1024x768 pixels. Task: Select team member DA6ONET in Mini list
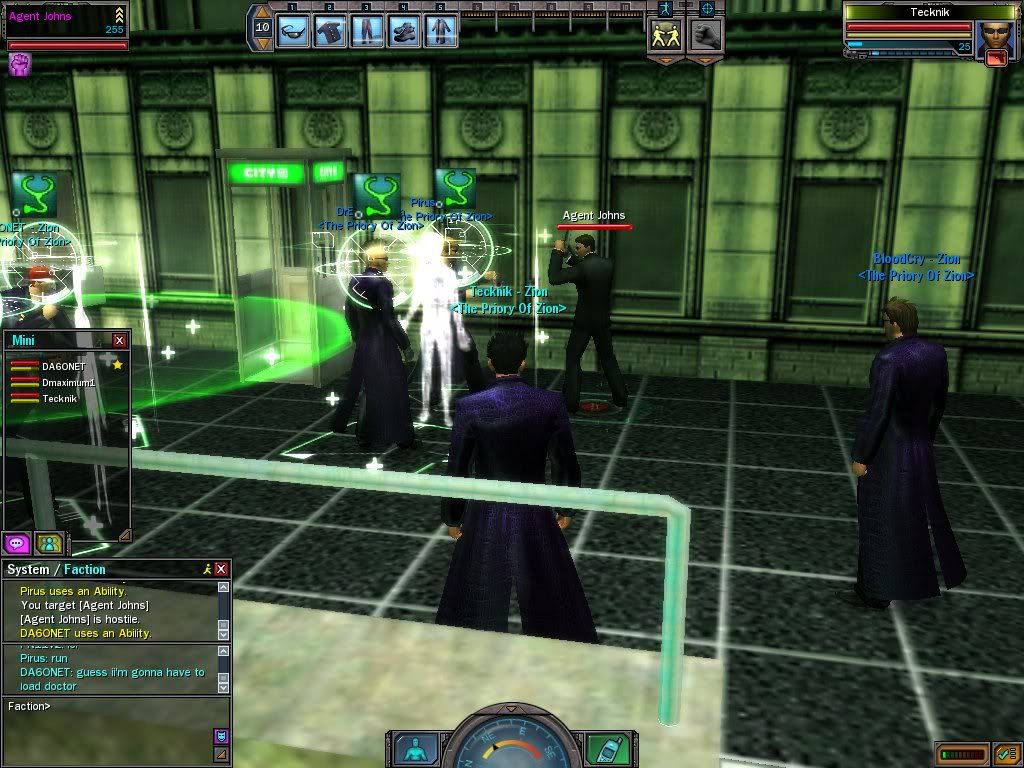coord(63,367)
